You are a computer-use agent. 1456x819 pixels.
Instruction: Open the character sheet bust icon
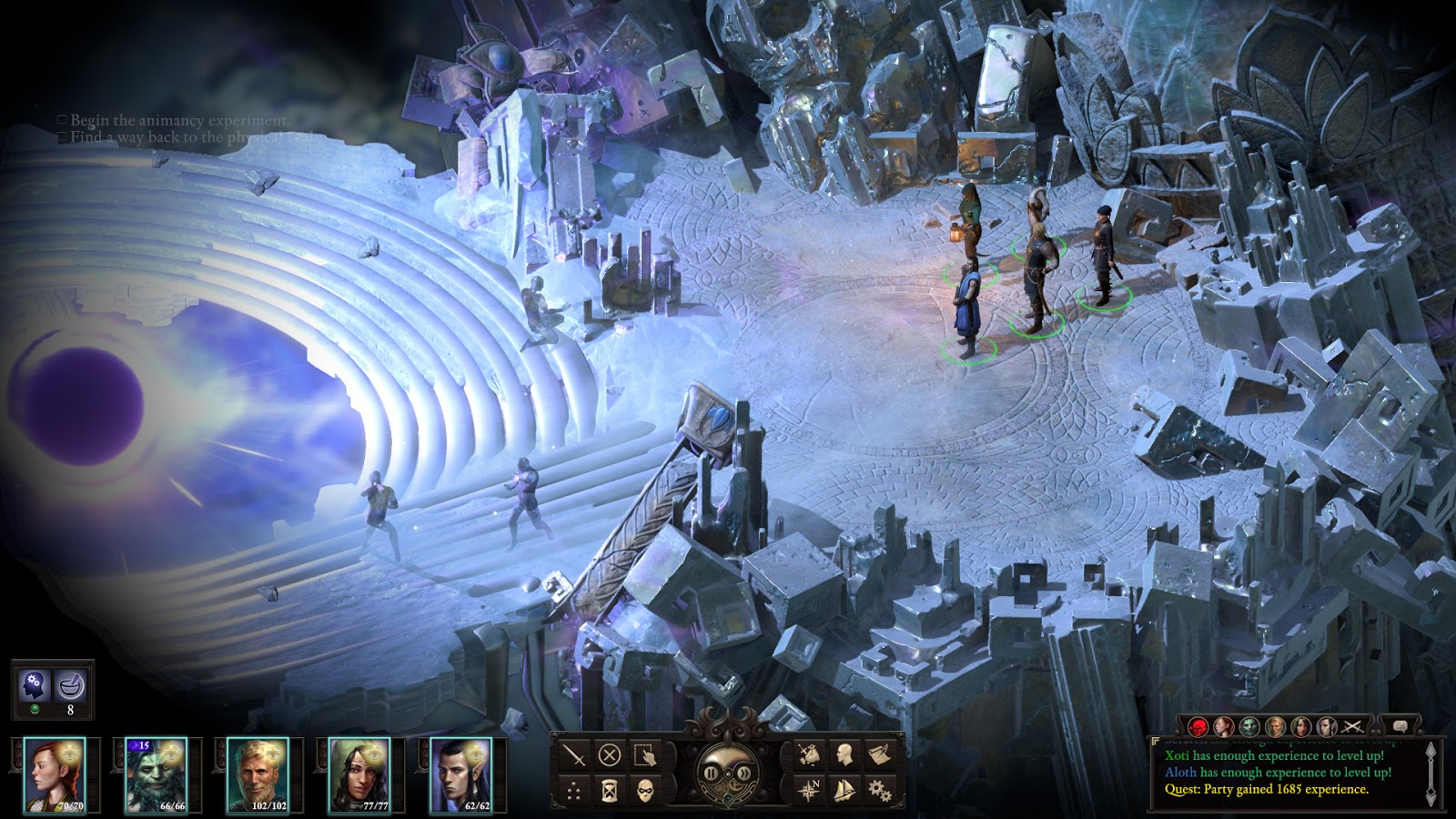(844, 754)
